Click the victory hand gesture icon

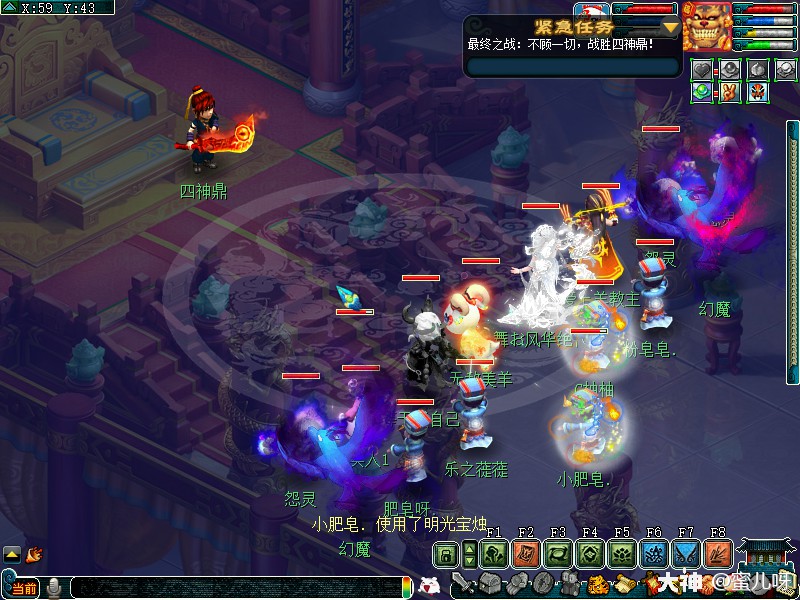point(730,92)
